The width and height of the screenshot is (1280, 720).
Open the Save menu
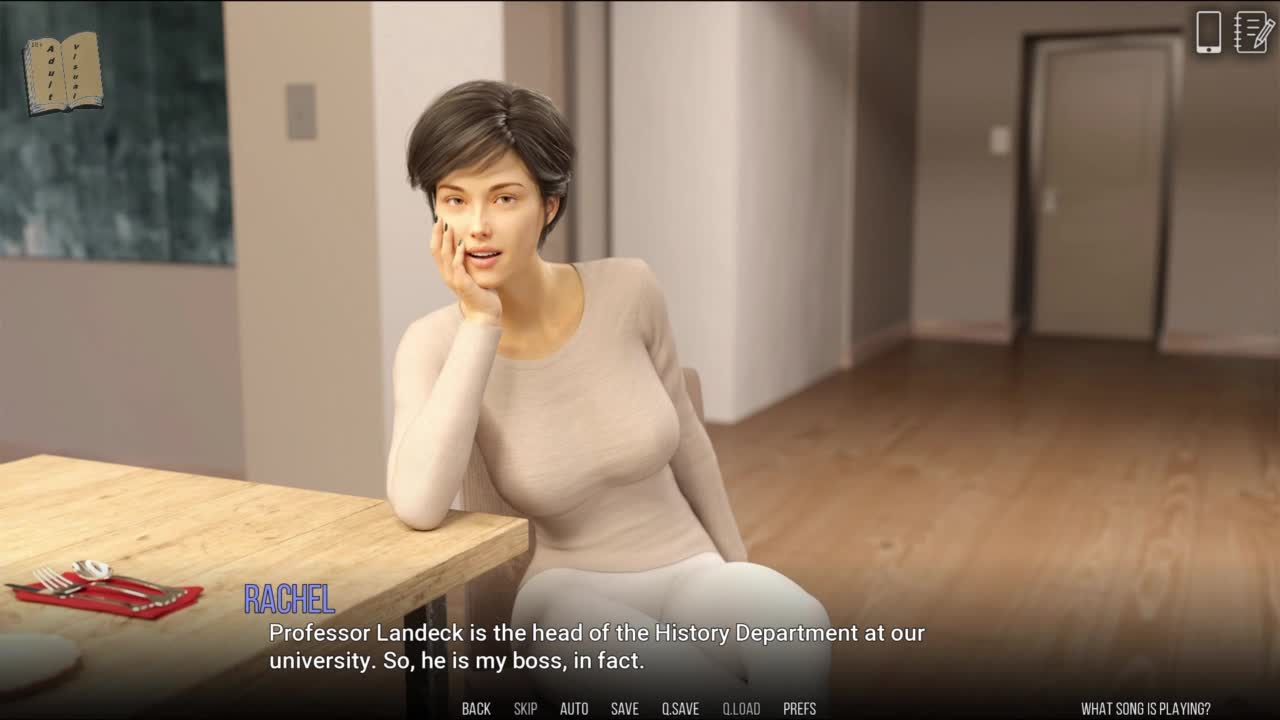click(x=625, y=709)
